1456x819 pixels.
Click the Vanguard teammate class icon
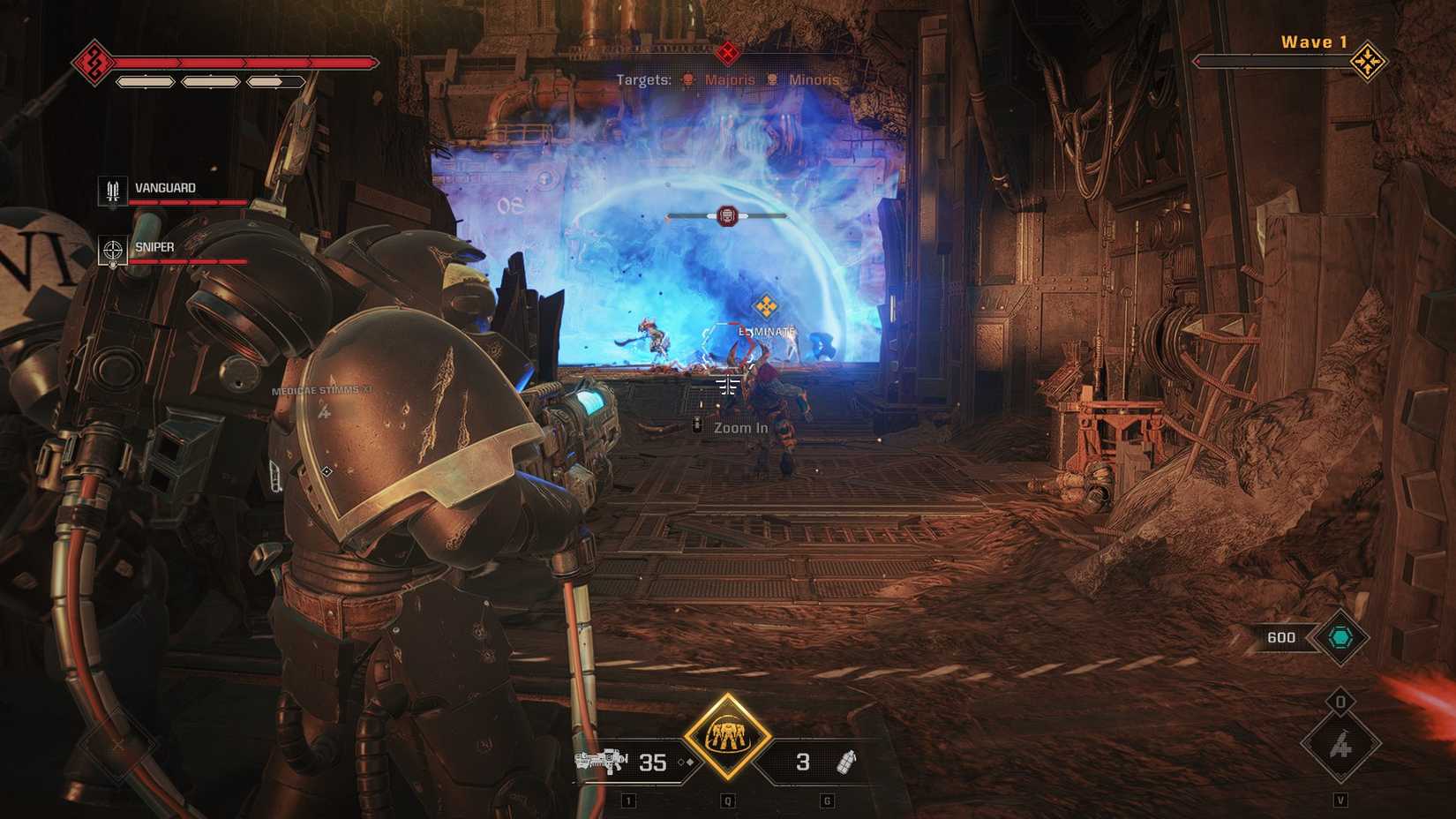tap(112, 190)
